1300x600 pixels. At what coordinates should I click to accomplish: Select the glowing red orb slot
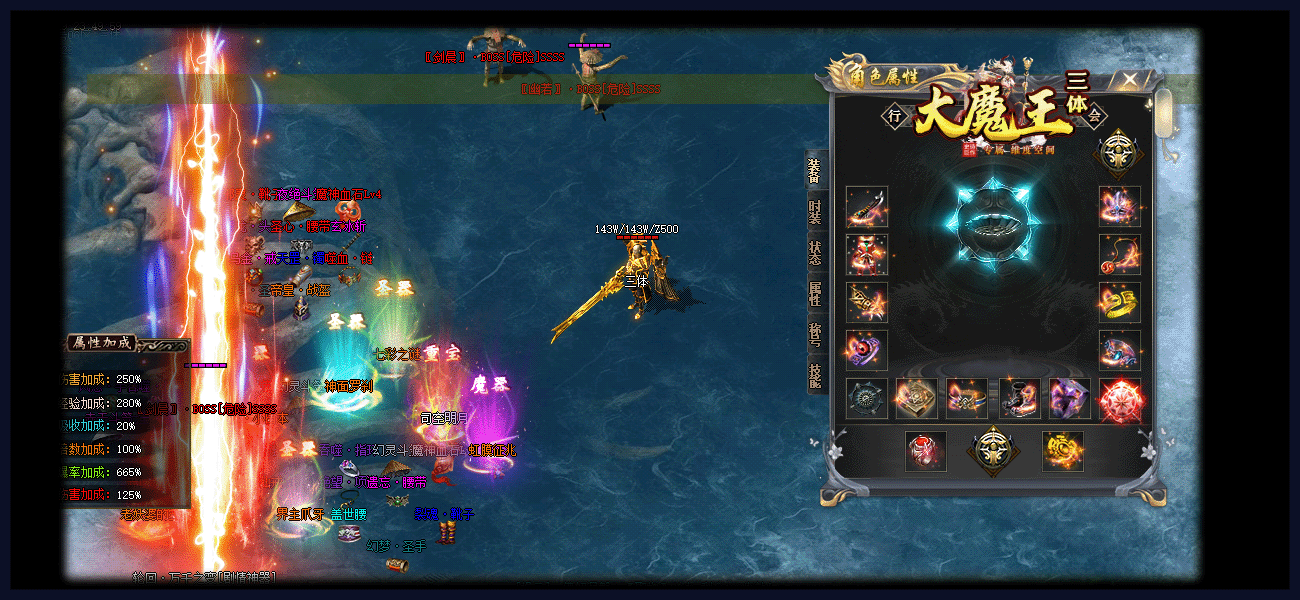click(1119, 398)
